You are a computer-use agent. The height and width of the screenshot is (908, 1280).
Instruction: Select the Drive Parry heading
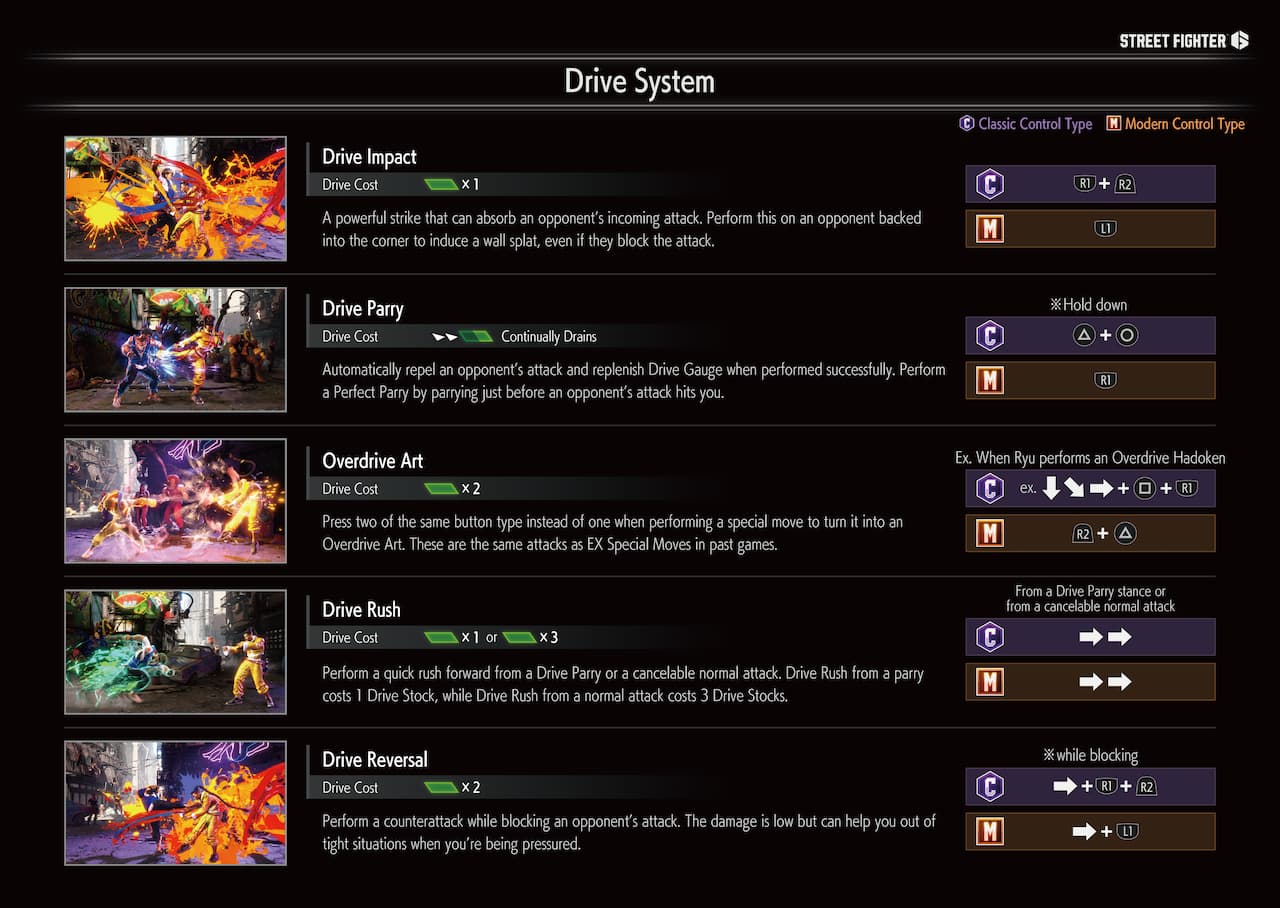362,309
